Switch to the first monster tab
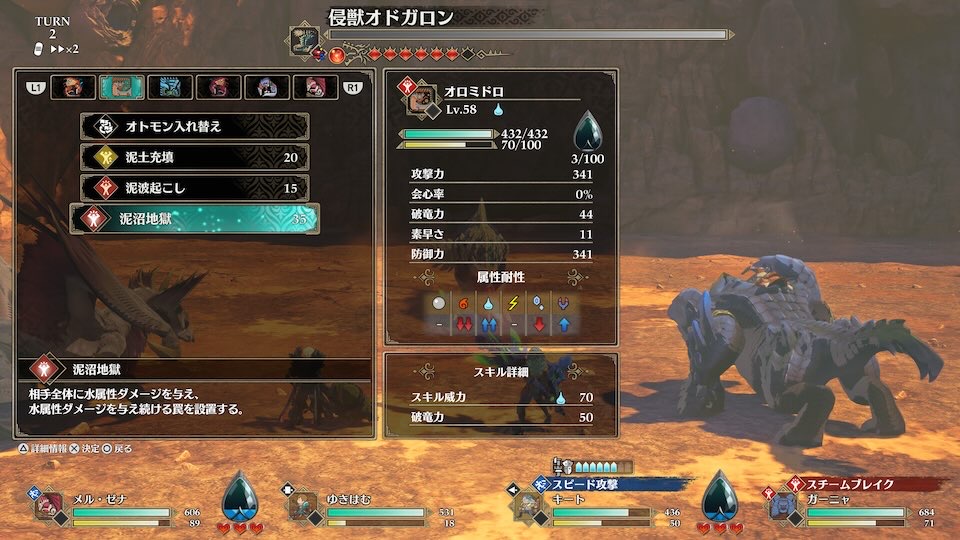Viewport: 960px width, 540px height. click(x=74, y=88)
